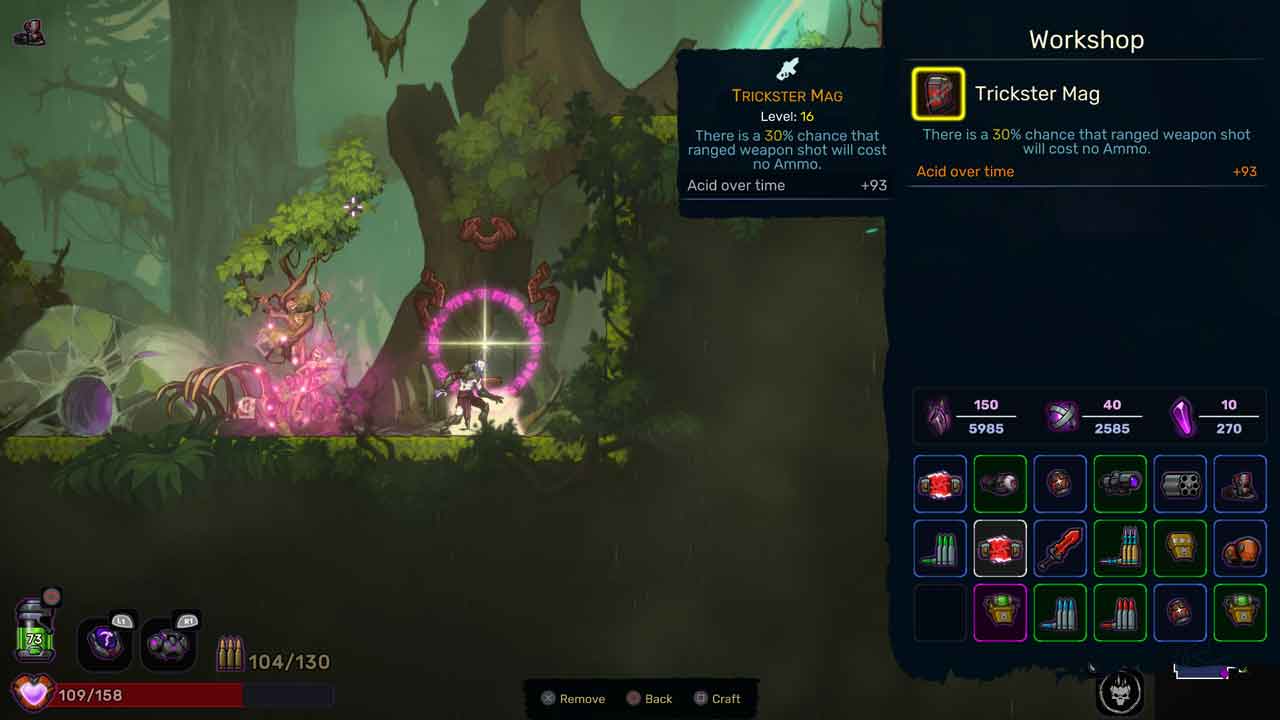
Task: Choose the six-barrel minigun cylinder item
Action: coord(1180,484)
